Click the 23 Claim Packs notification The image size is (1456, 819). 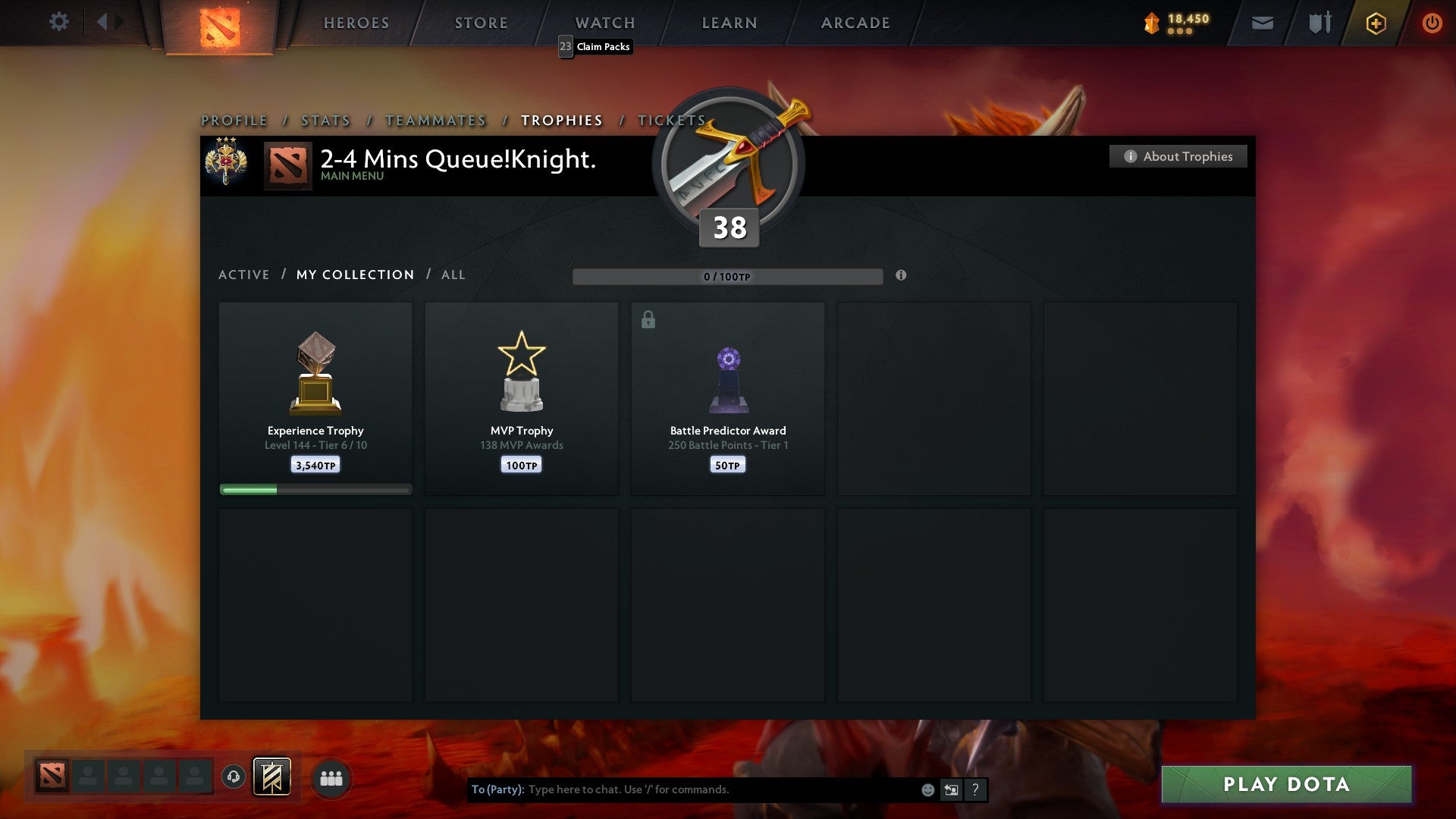[595, 47]
